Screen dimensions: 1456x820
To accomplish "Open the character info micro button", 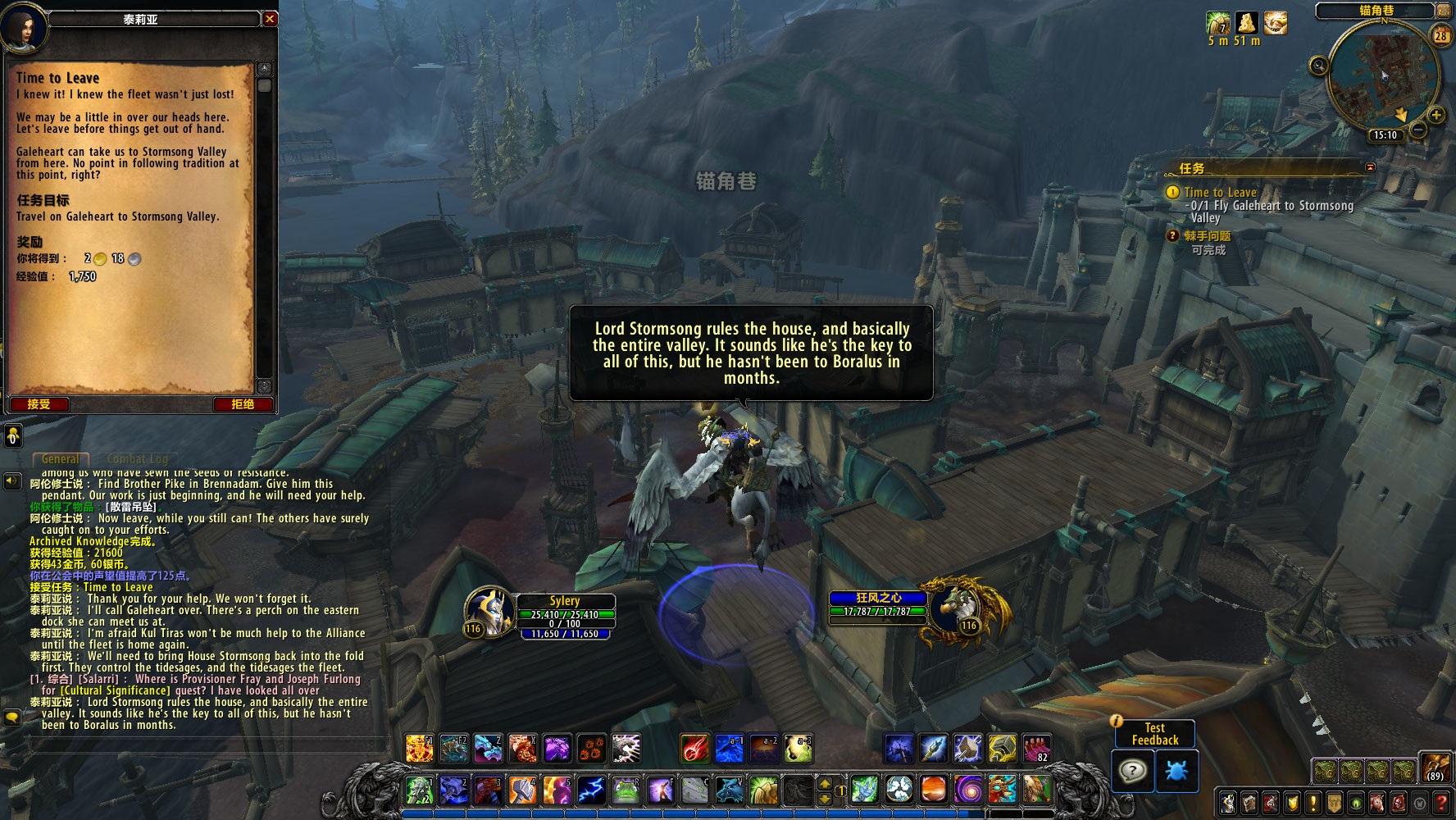I will (x=1228, y=803).
